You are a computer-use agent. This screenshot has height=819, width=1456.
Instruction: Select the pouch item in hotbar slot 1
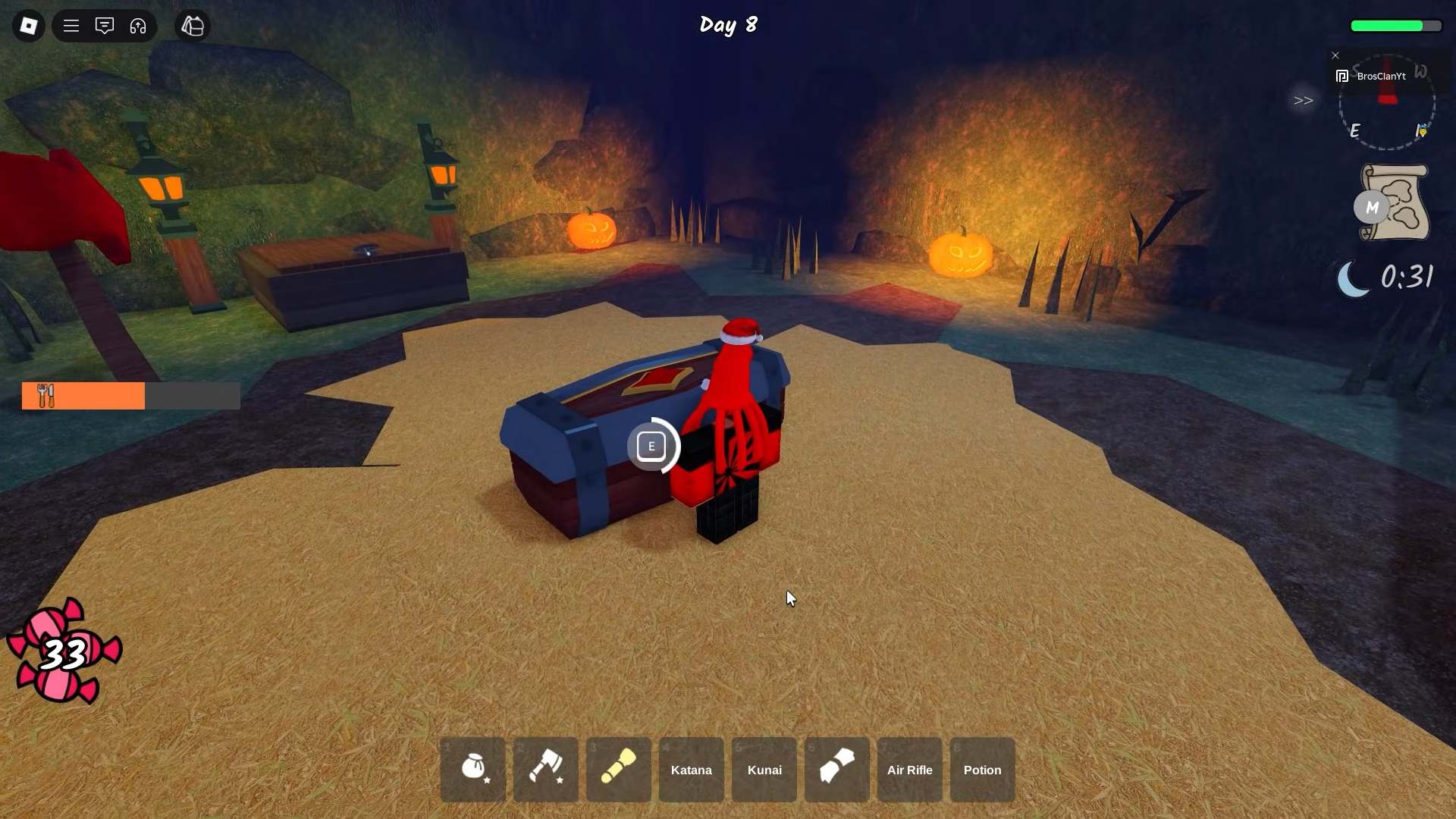pos(472,769)
